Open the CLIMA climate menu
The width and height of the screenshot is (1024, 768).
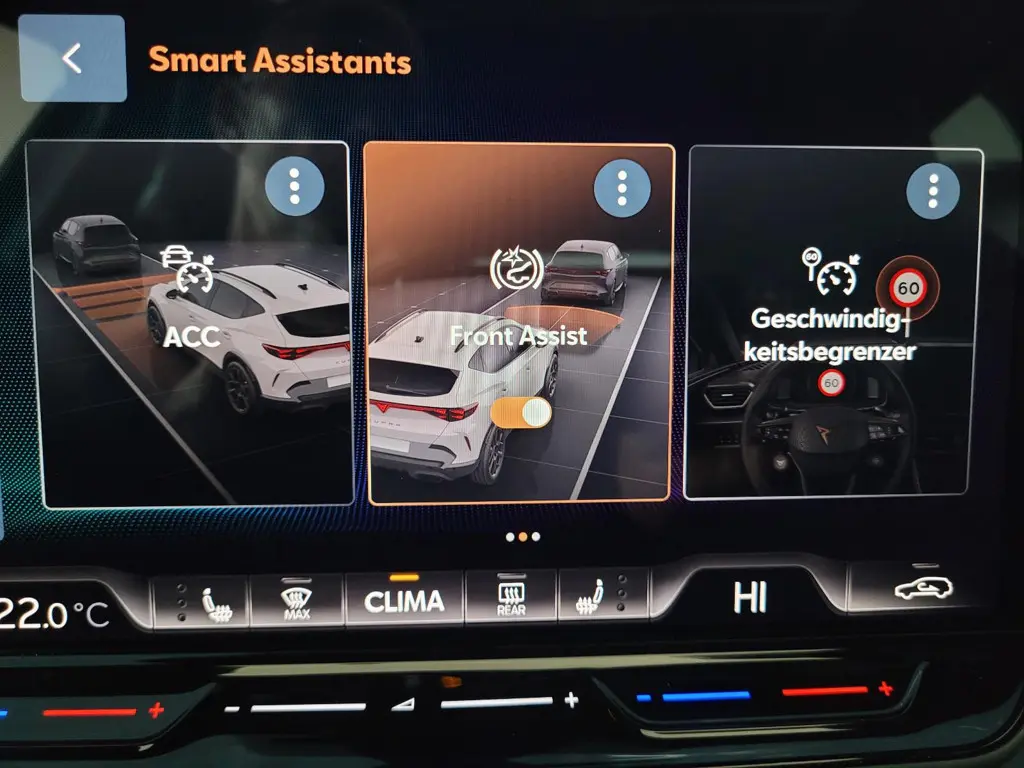coord(404,601)
